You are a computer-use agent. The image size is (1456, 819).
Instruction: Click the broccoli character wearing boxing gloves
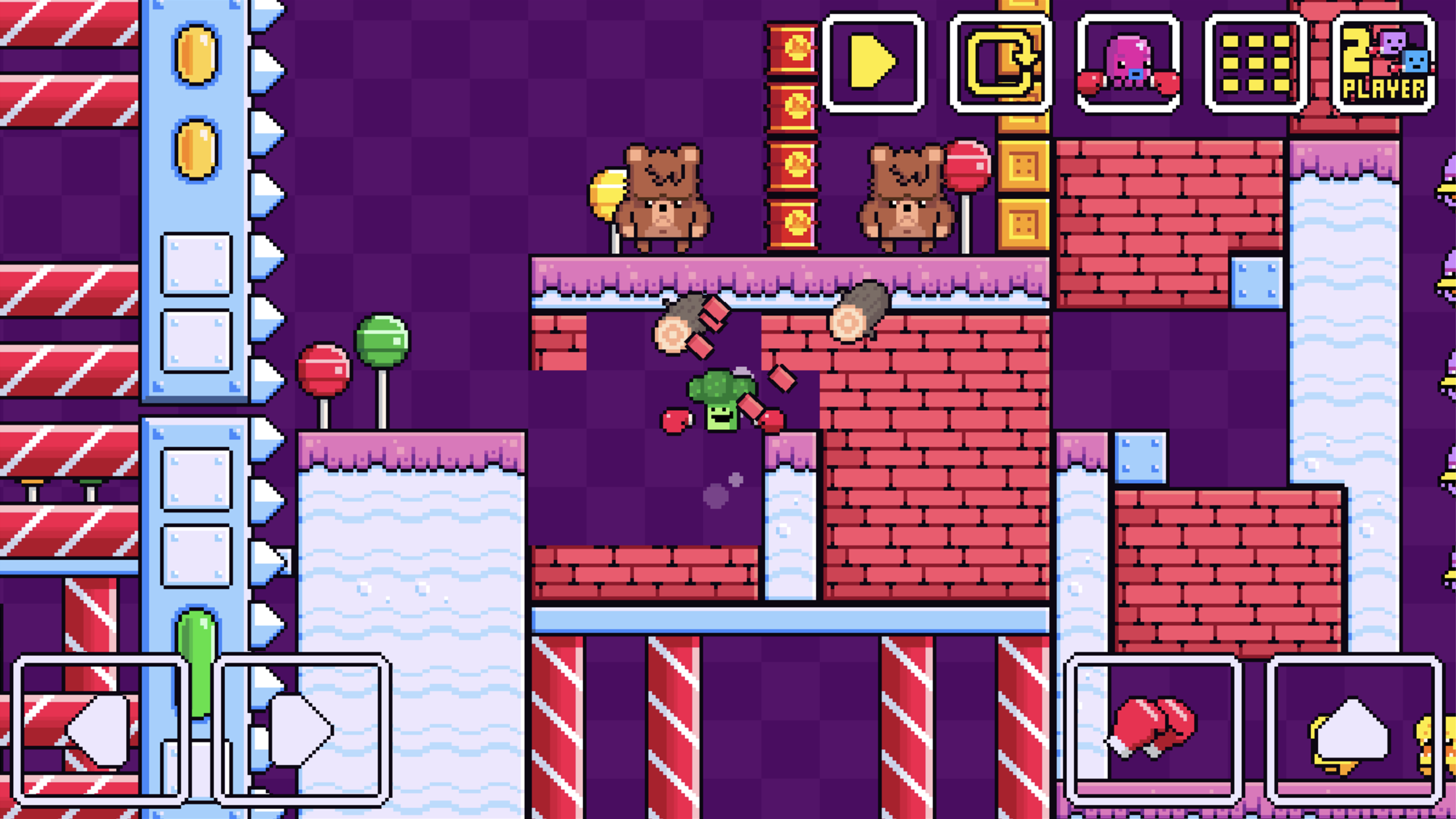point(722,402)
